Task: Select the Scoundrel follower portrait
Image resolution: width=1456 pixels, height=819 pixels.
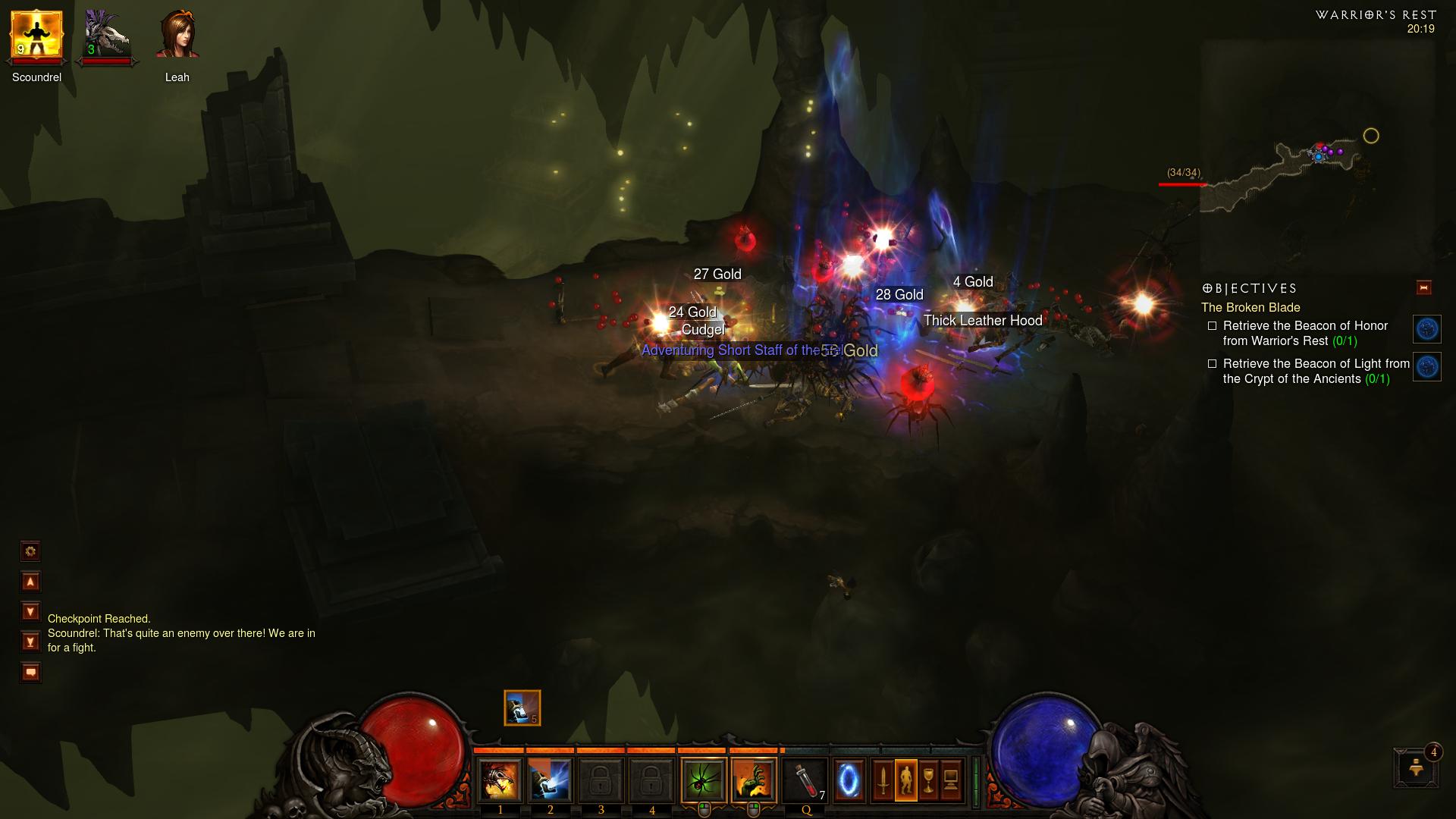Action: (x=36, y=36)
